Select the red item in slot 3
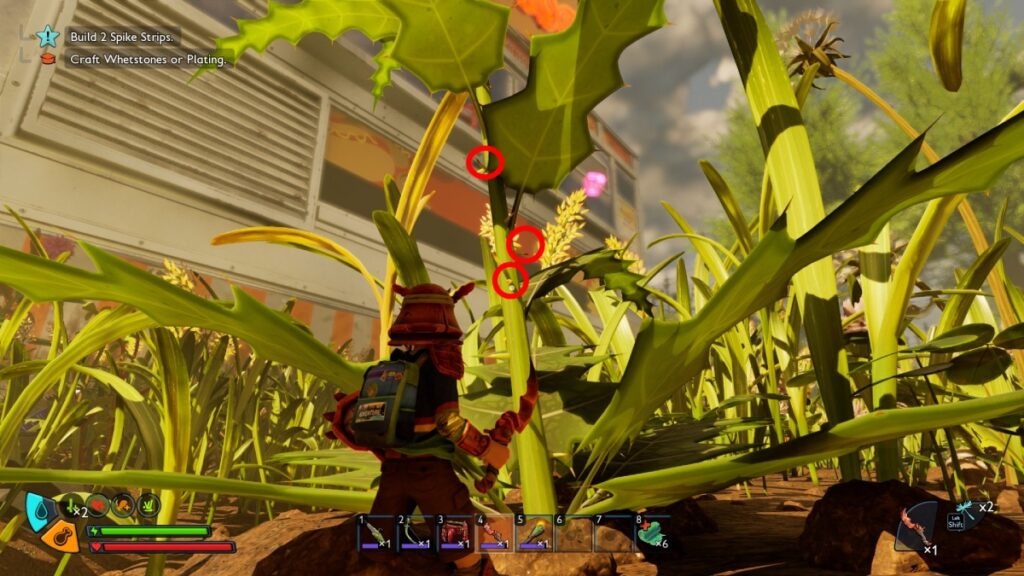 pyautogui.click(x=454, y=533)
